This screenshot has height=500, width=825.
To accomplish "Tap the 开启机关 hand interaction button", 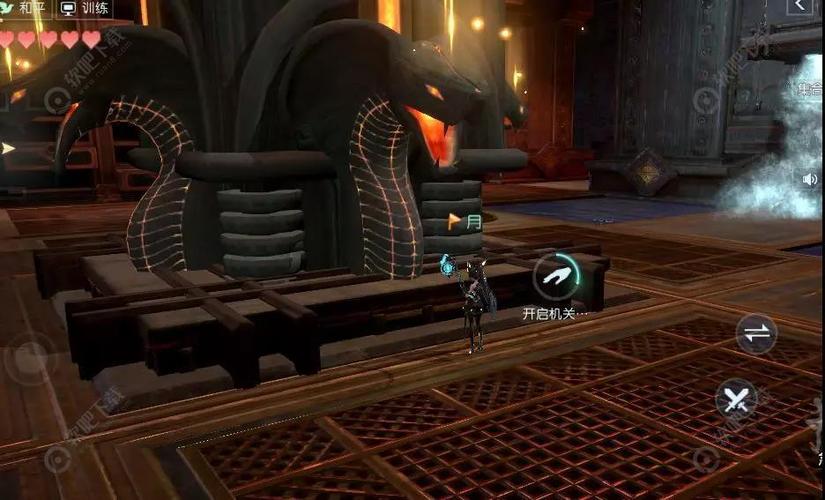I will click(x=556, y=277).
